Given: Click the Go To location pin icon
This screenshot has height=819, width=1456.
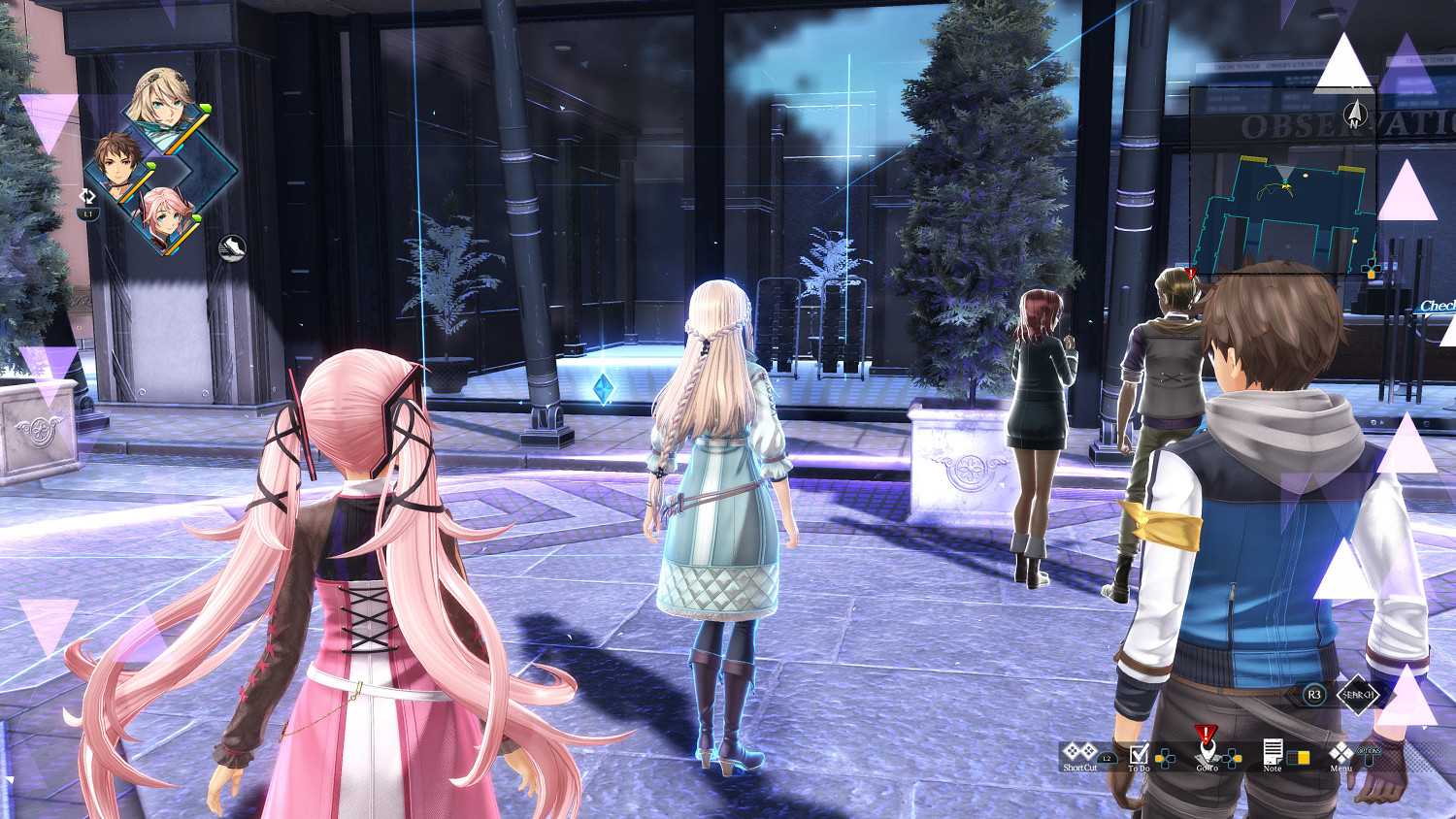Looking at the screenshot, I should pos(1207,752).
